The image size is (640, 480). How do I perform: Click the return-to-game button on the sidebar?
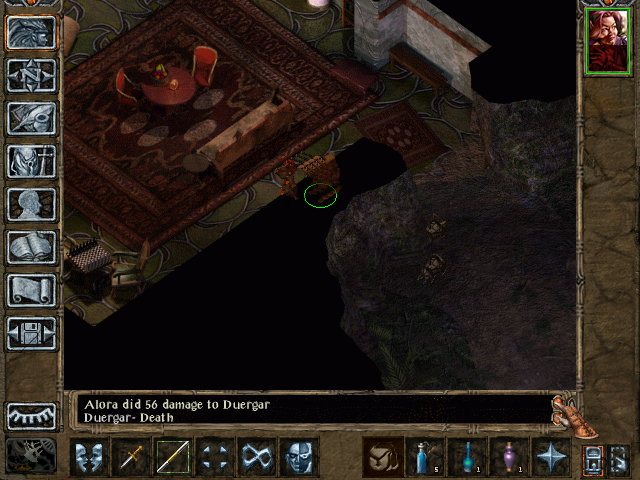pos(32,32)
